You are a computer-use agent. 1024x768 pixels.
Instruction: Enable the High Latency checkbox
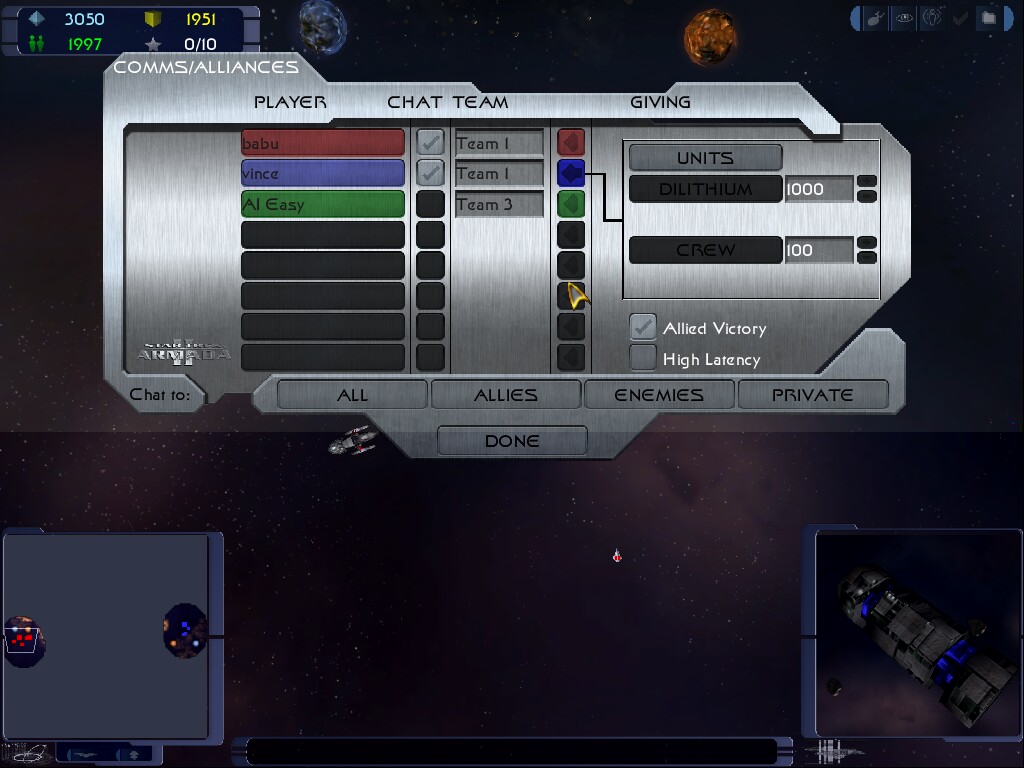tap(643, 358)
